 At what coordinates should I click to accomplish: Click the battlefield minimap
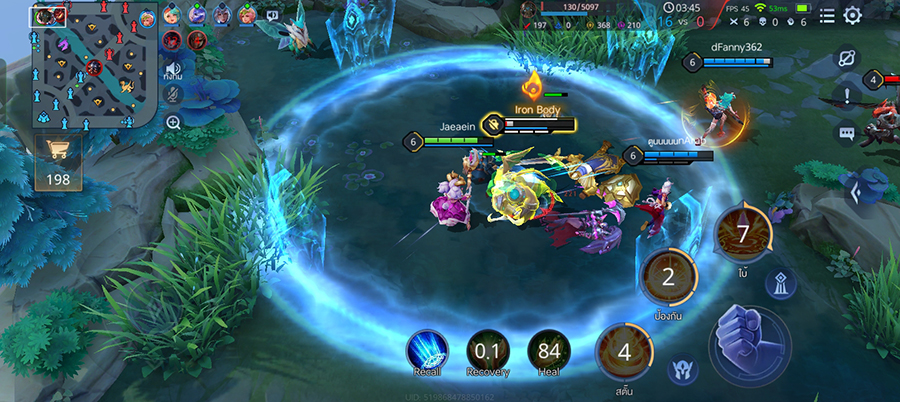pyautogui.click(x=91, y=66)
